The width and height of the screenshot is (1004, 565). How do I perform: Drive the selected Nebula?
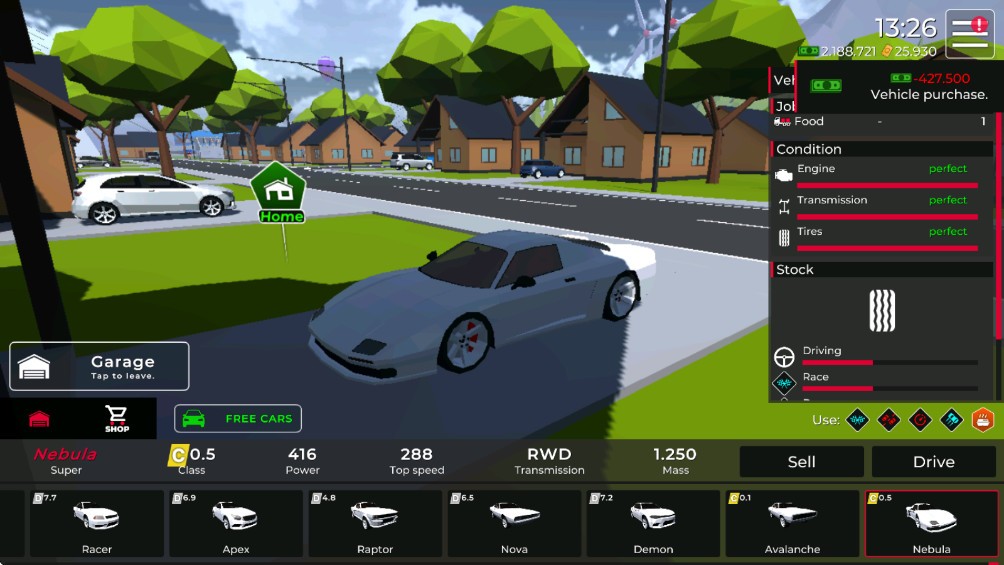[933, 462]
